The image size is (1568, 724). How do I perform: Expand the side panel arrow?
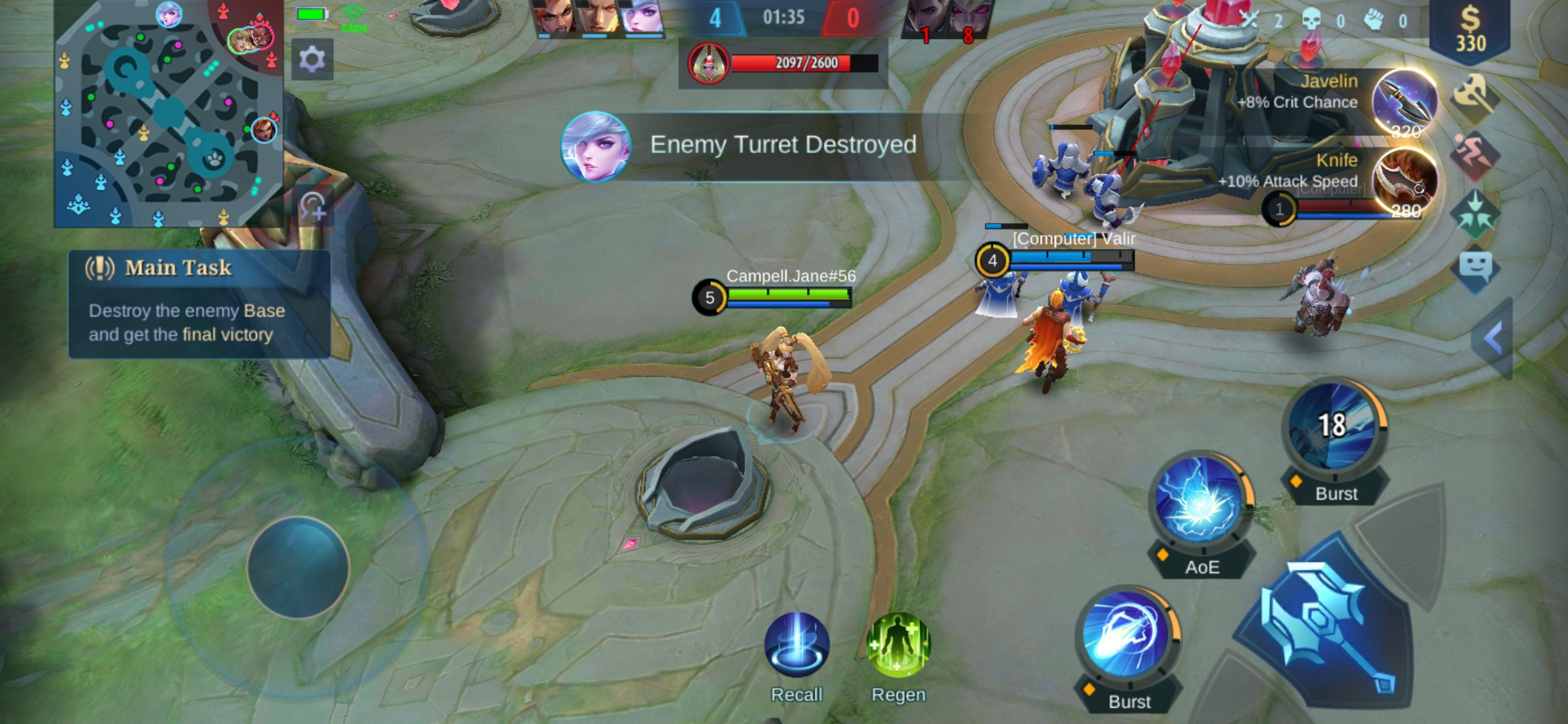coord(1494,339)
